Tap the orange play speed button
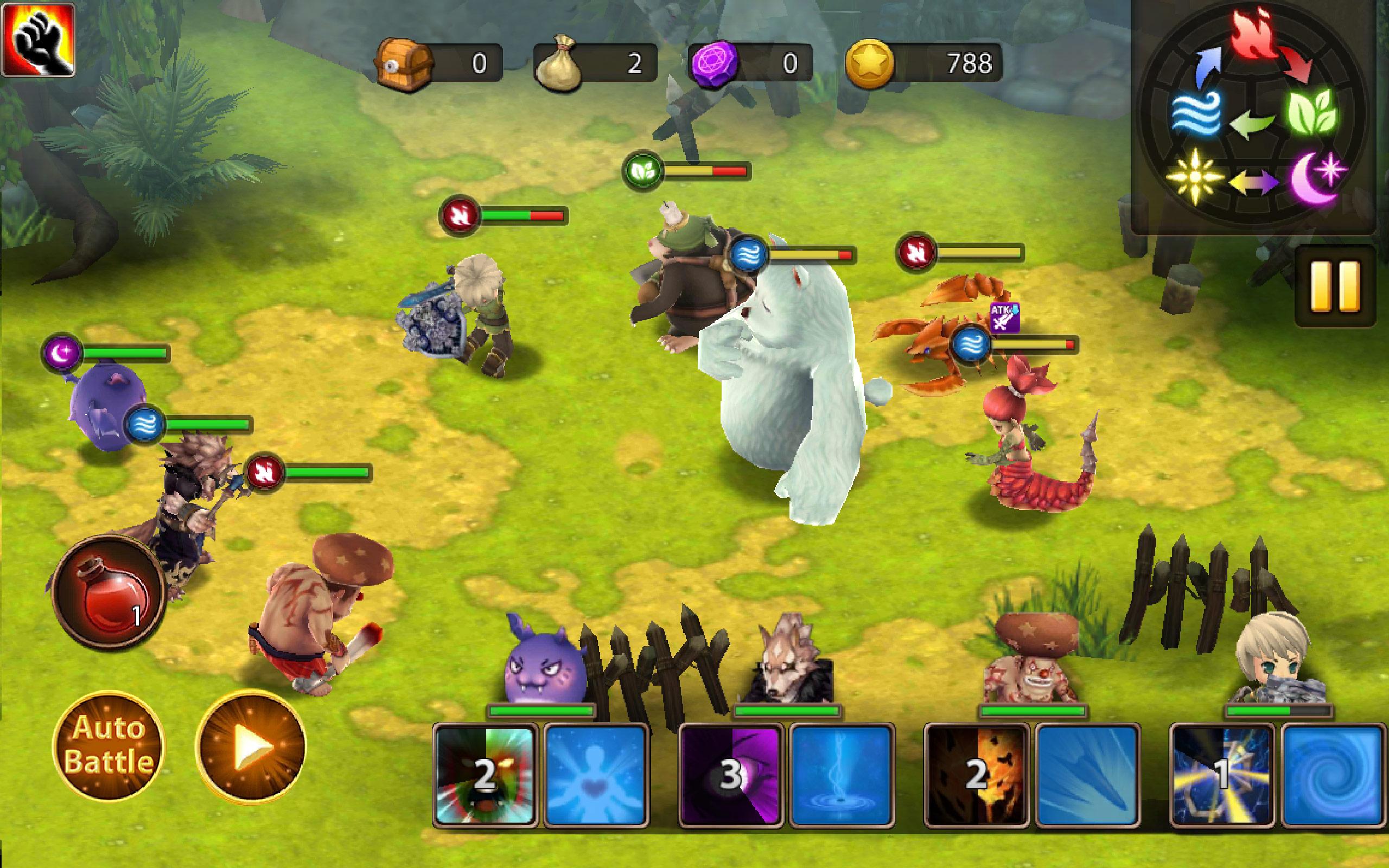Image resolution: width=1389 pixels, height=868 pixels. coord(251,745)
